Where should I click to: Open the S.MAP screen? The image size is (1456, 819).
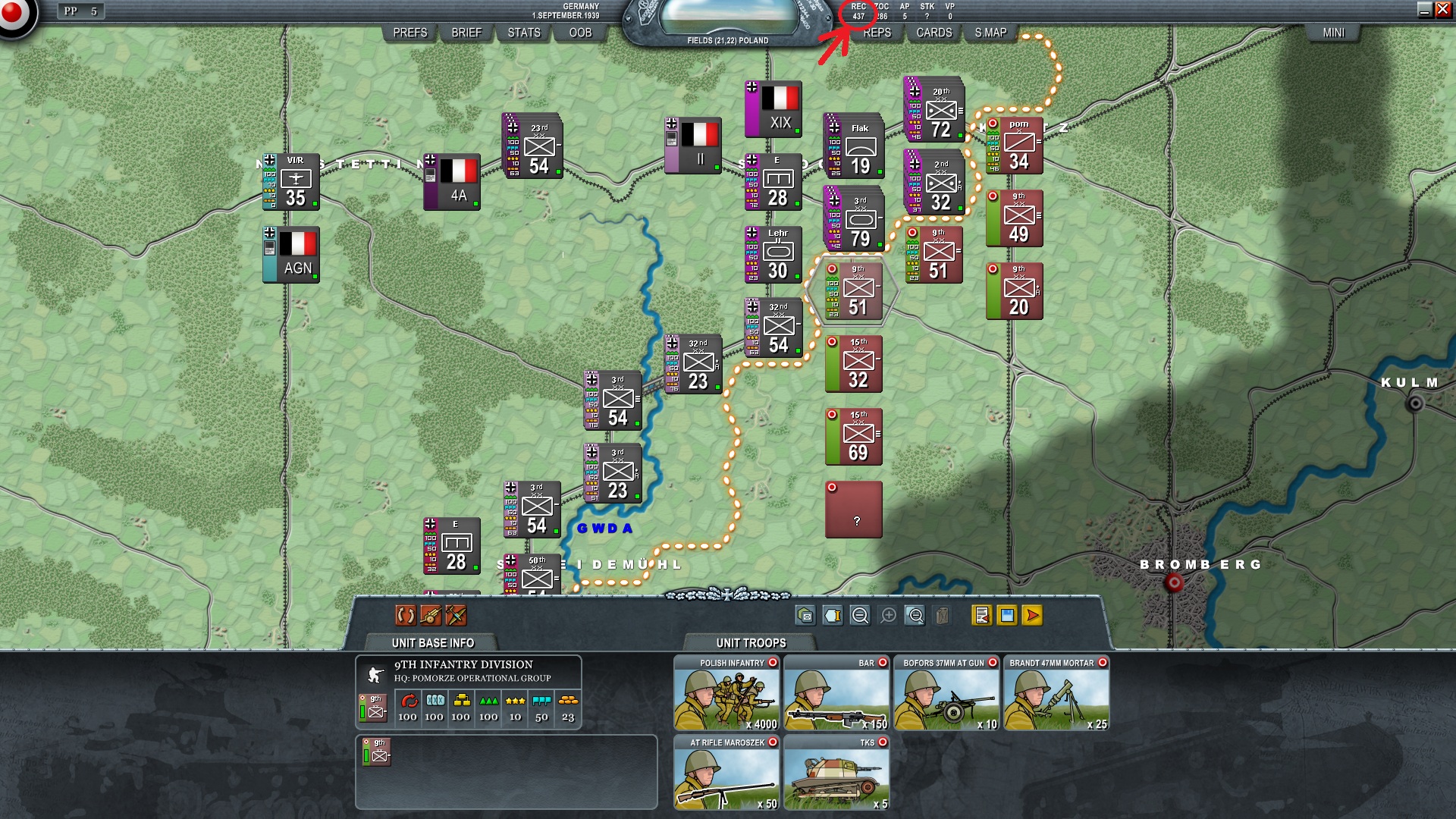point(992,33)
